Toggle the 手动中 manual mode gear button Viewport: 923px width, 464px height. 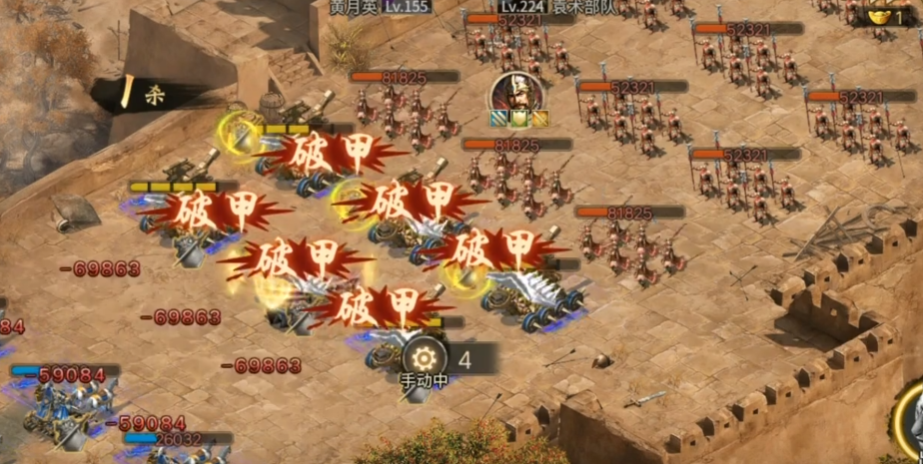(x=424, y=356)
